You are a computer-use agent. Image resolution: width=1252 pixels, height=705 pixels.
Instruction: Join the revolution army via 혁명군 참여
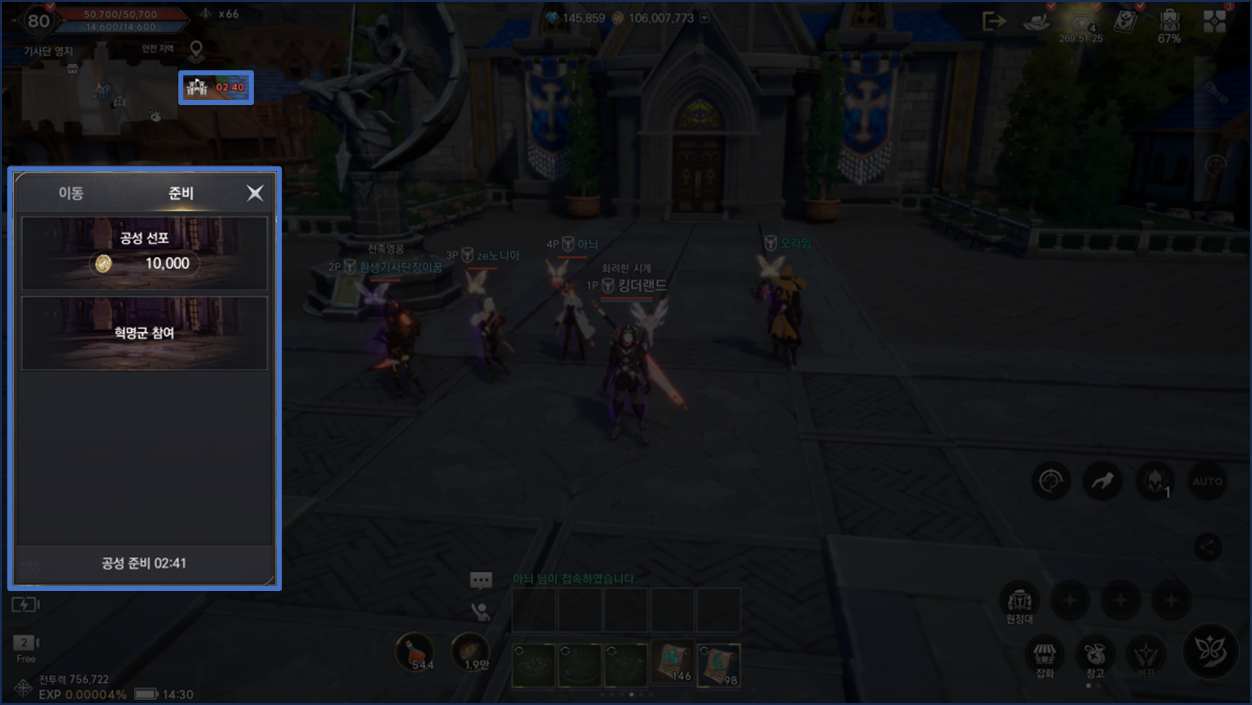[x=145, y=333]
